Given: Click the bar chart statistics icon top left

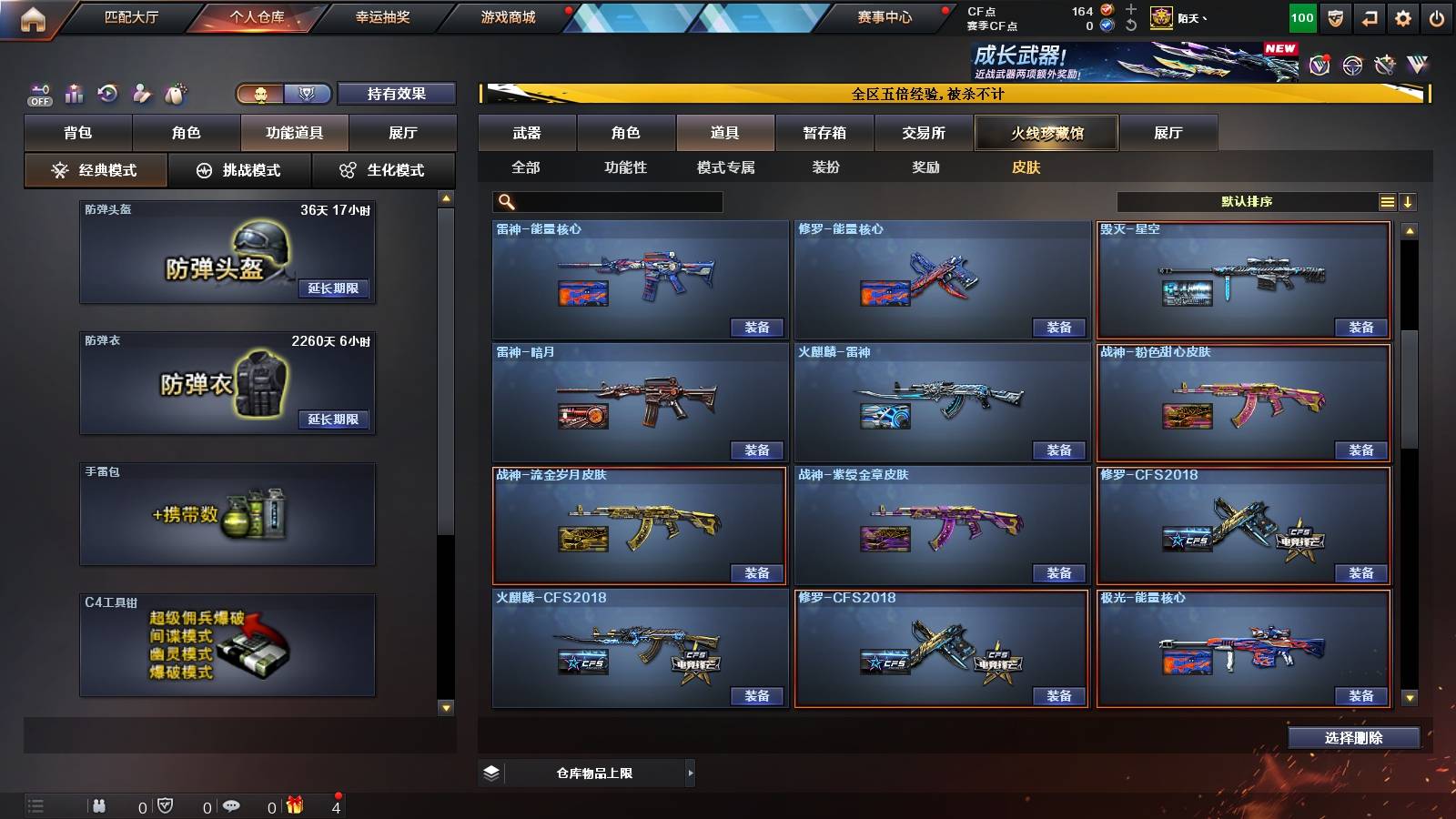Looking at the screenshot, I should point(74,93).
